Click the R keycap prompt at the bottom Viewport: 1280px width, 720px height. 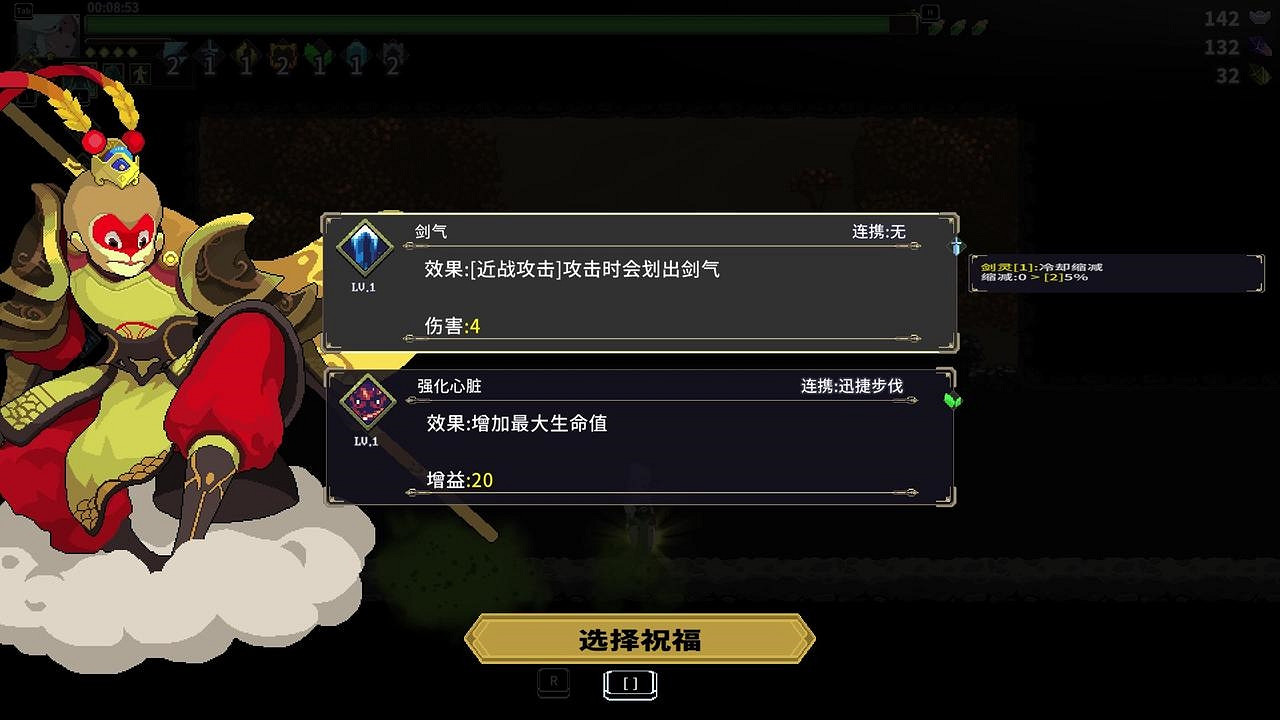pyautogui.click(x=553, y=683)
